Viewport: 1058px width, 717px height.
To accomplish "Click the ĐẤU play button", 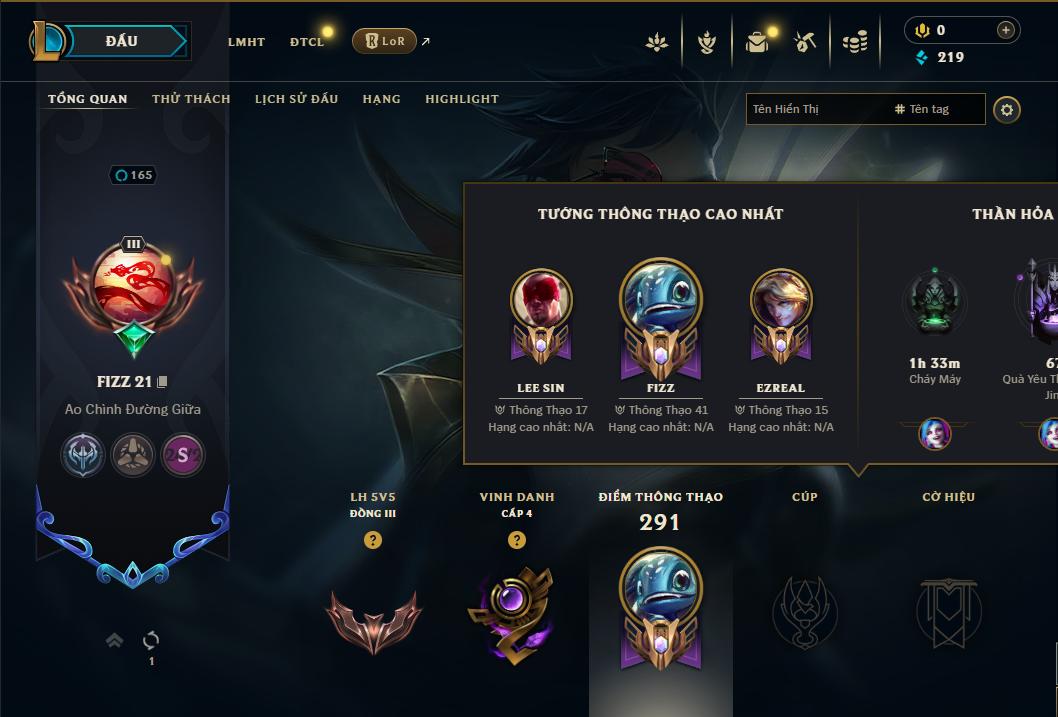I will 121,41.
